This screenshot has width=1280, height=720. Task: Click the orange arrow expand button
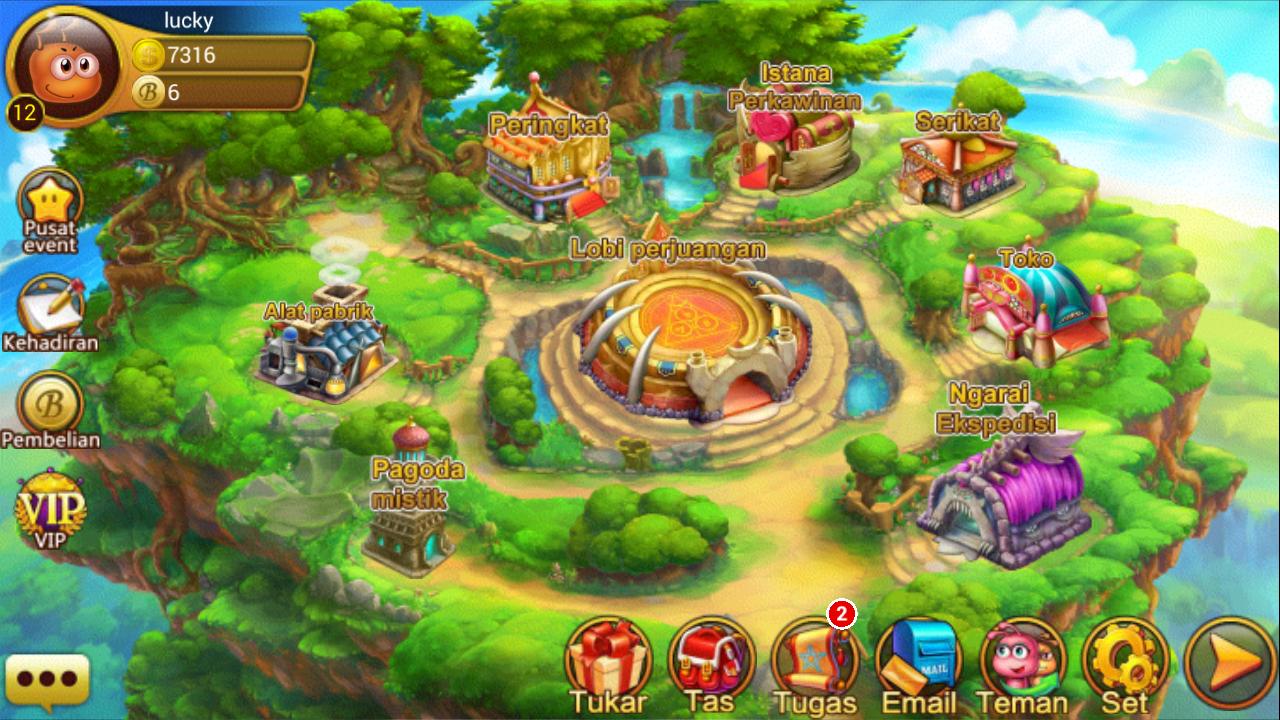pyautogui.click(x=1229, y=661)
